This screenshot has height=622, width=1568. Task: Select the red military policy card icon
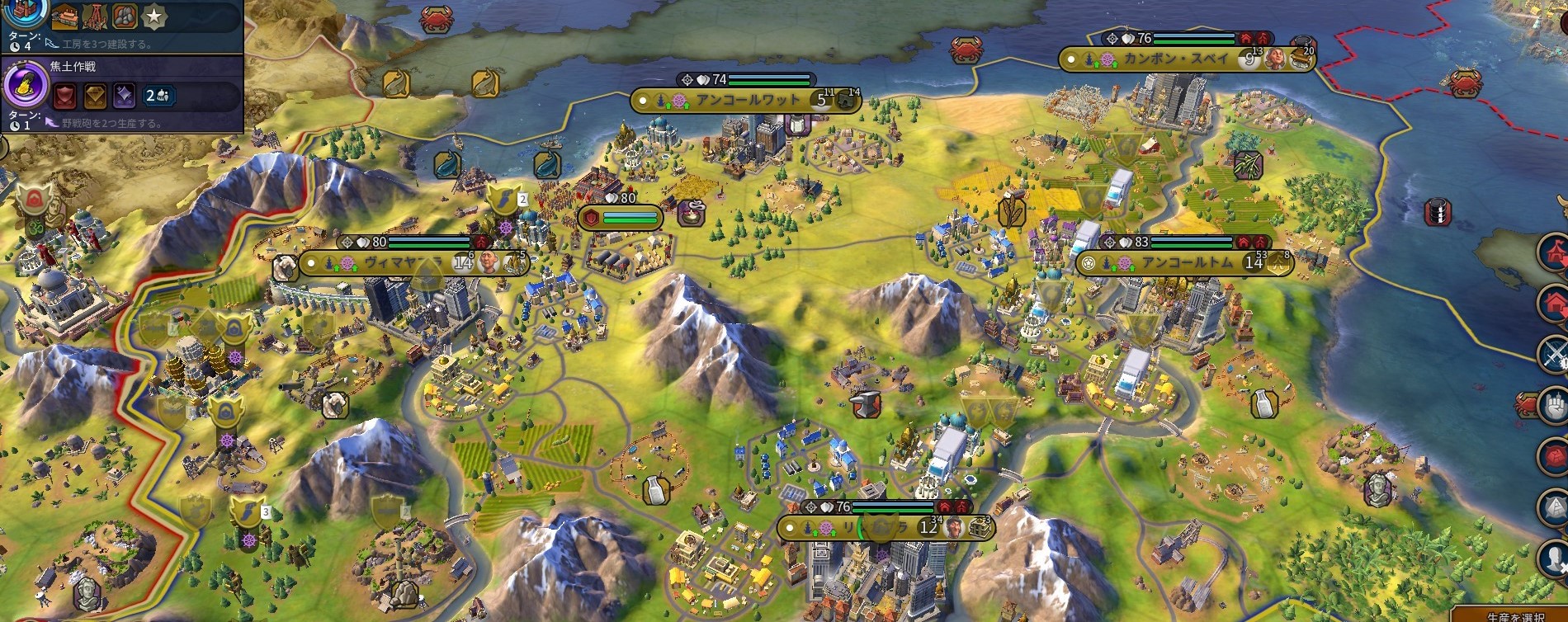(65, 97)
